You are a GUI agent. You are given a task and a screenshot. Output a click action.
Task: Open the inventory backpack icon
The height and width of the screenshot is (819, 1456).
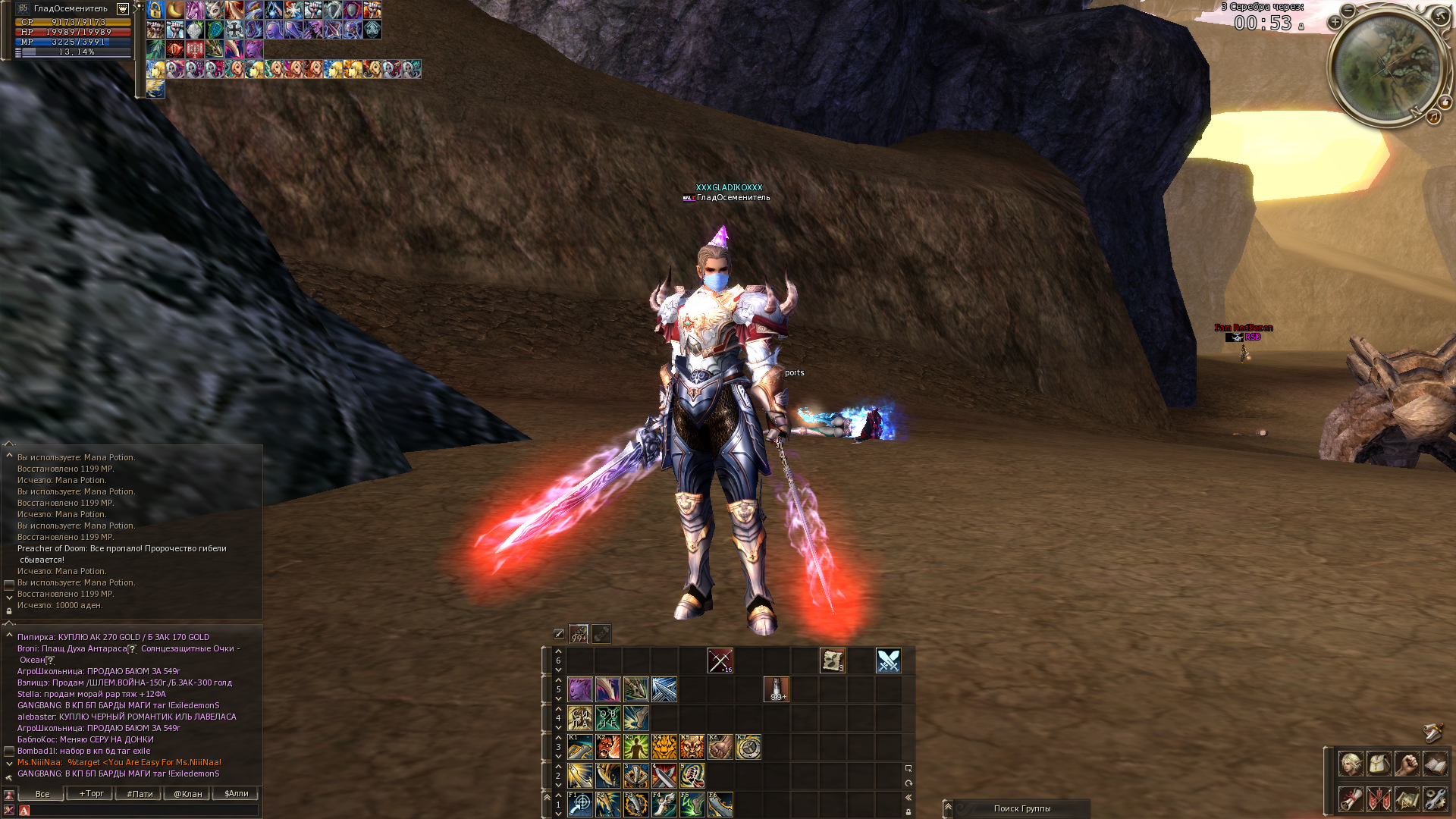[x=1379, y=764]
